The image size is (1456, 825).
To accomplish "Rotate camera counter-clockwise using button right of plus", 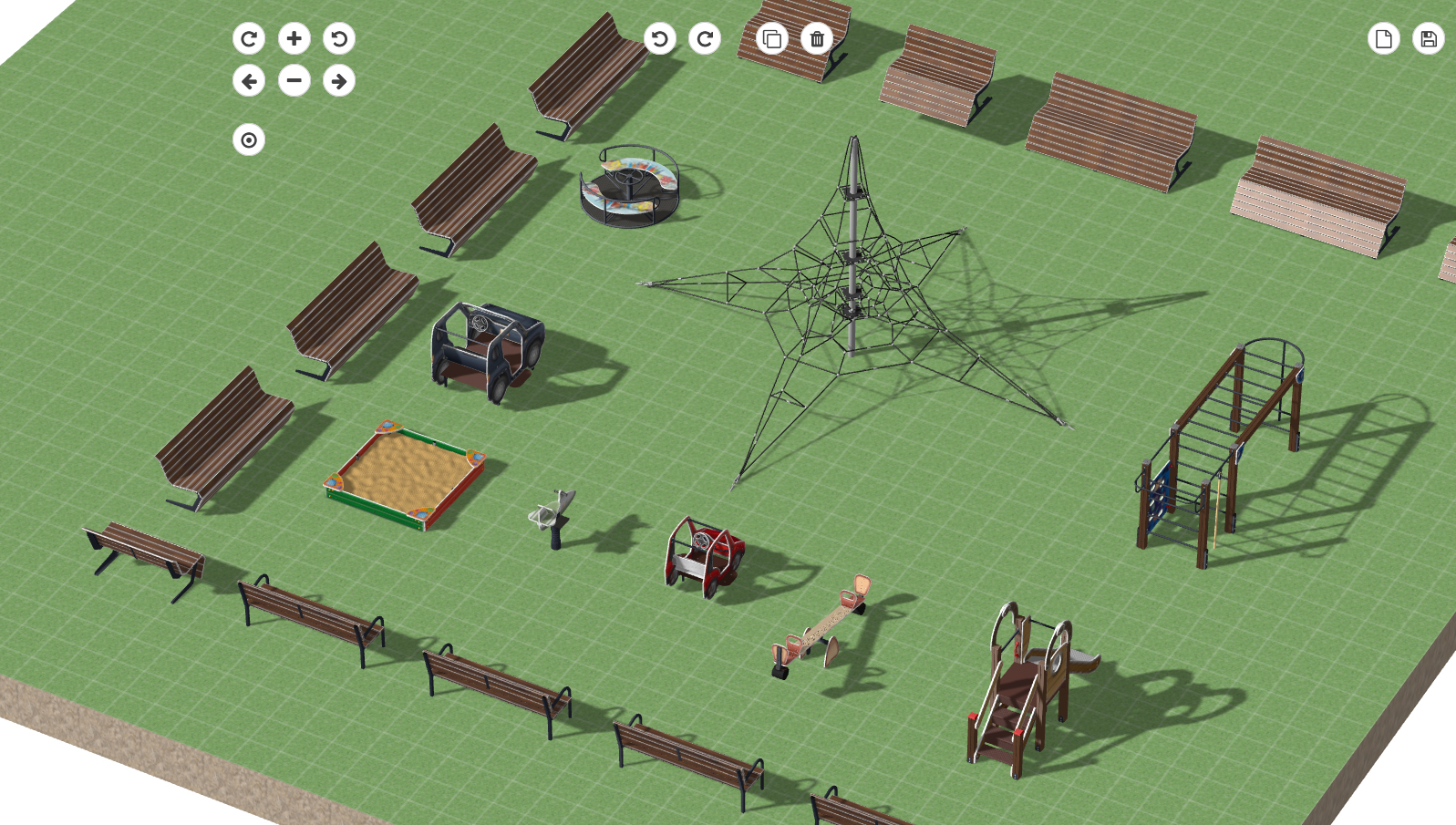I will click(x=339, y=38).
